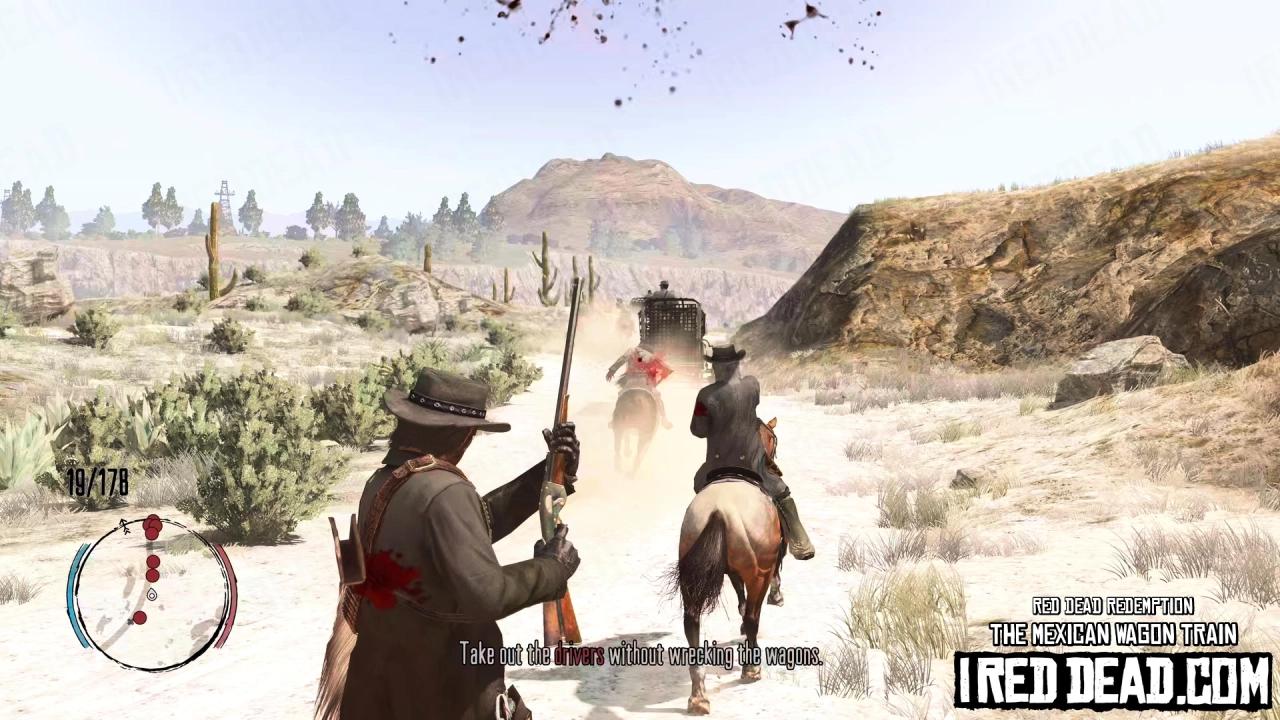The image size is (1280, 720).
Task: Select the player arrow on the minimap
Action: click(123, 525)
